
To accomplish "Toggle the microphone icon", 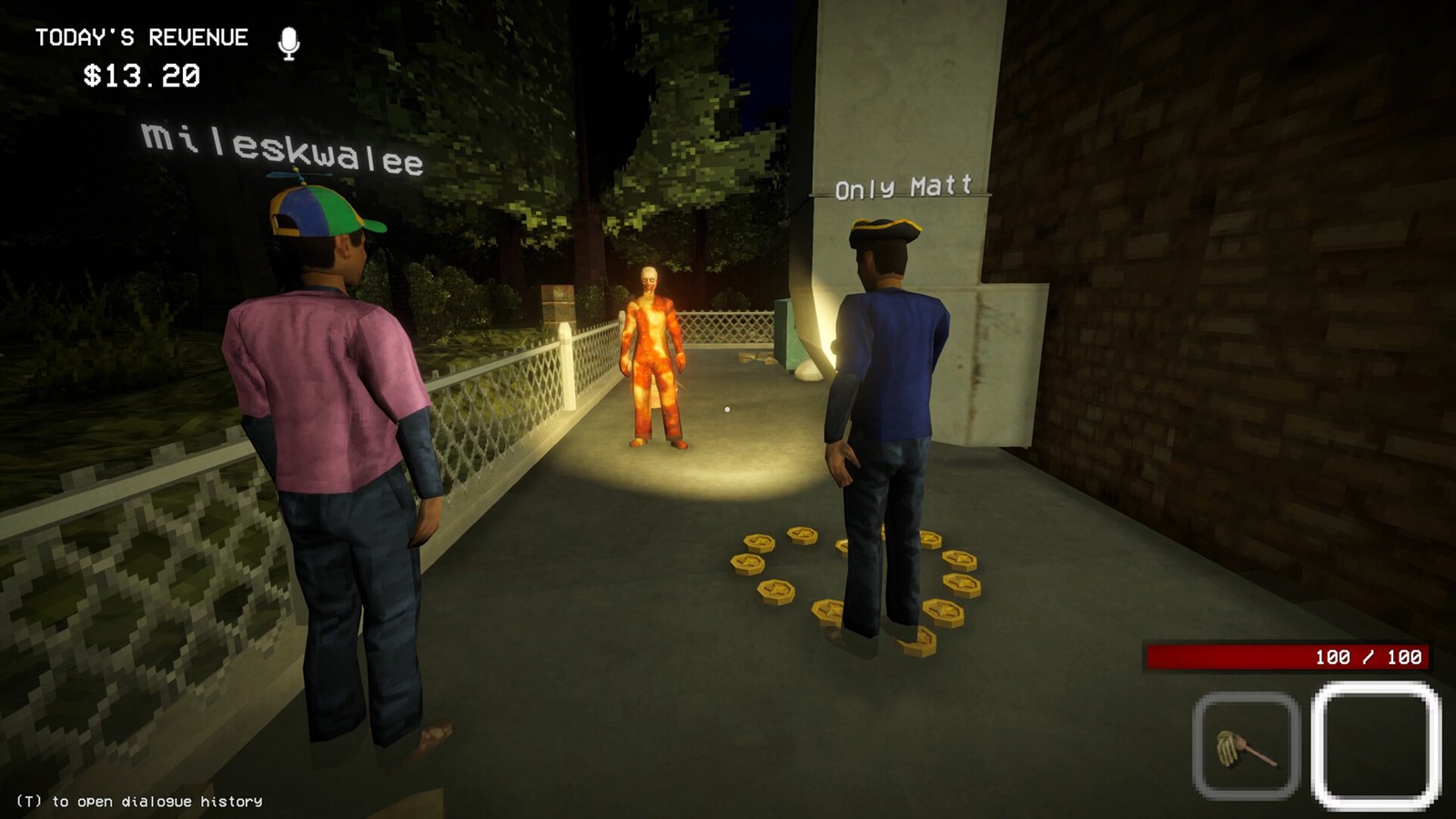I will tap(288, 43).
